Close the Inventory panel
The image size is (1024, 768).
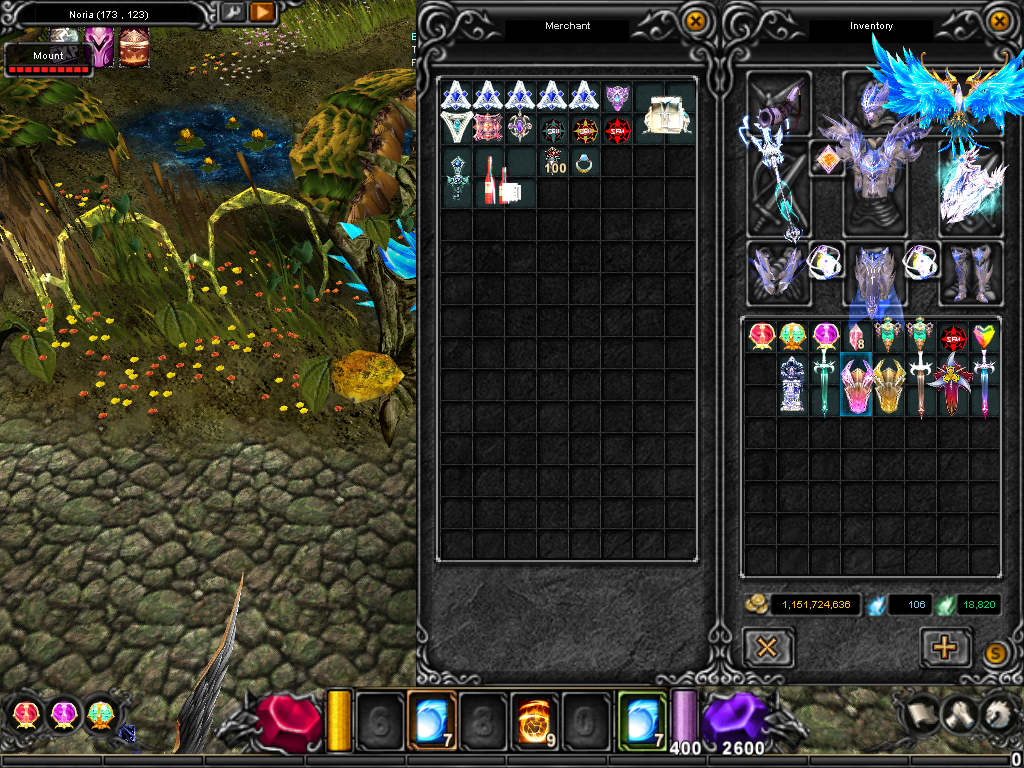click(x=999, y=20)
